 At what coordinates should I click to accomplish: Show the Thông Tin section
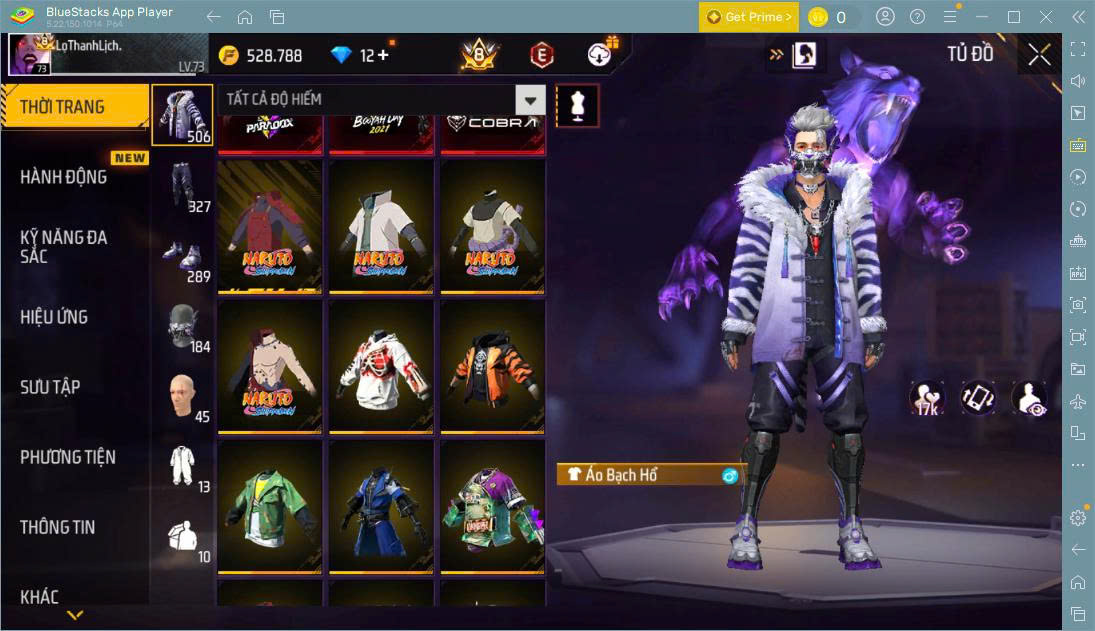[x=58, y=527]
